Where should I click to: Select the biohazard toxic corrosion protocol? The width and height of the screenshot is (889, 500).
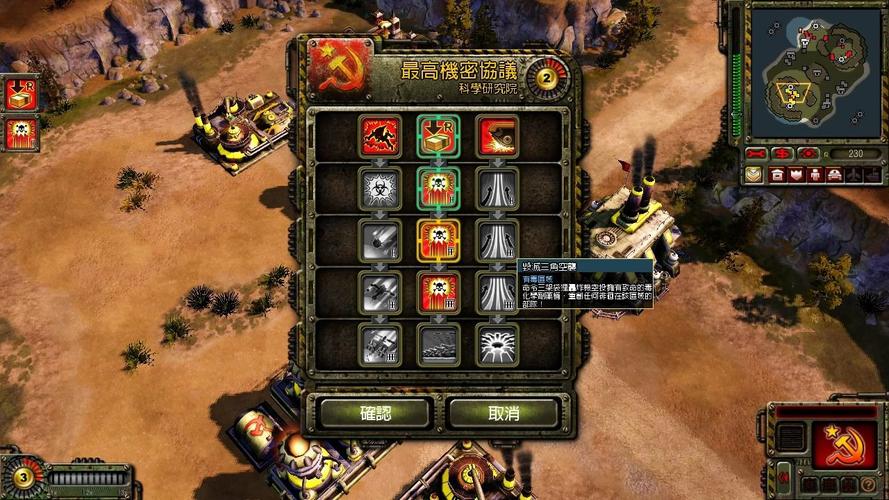(x=380, y=186)
